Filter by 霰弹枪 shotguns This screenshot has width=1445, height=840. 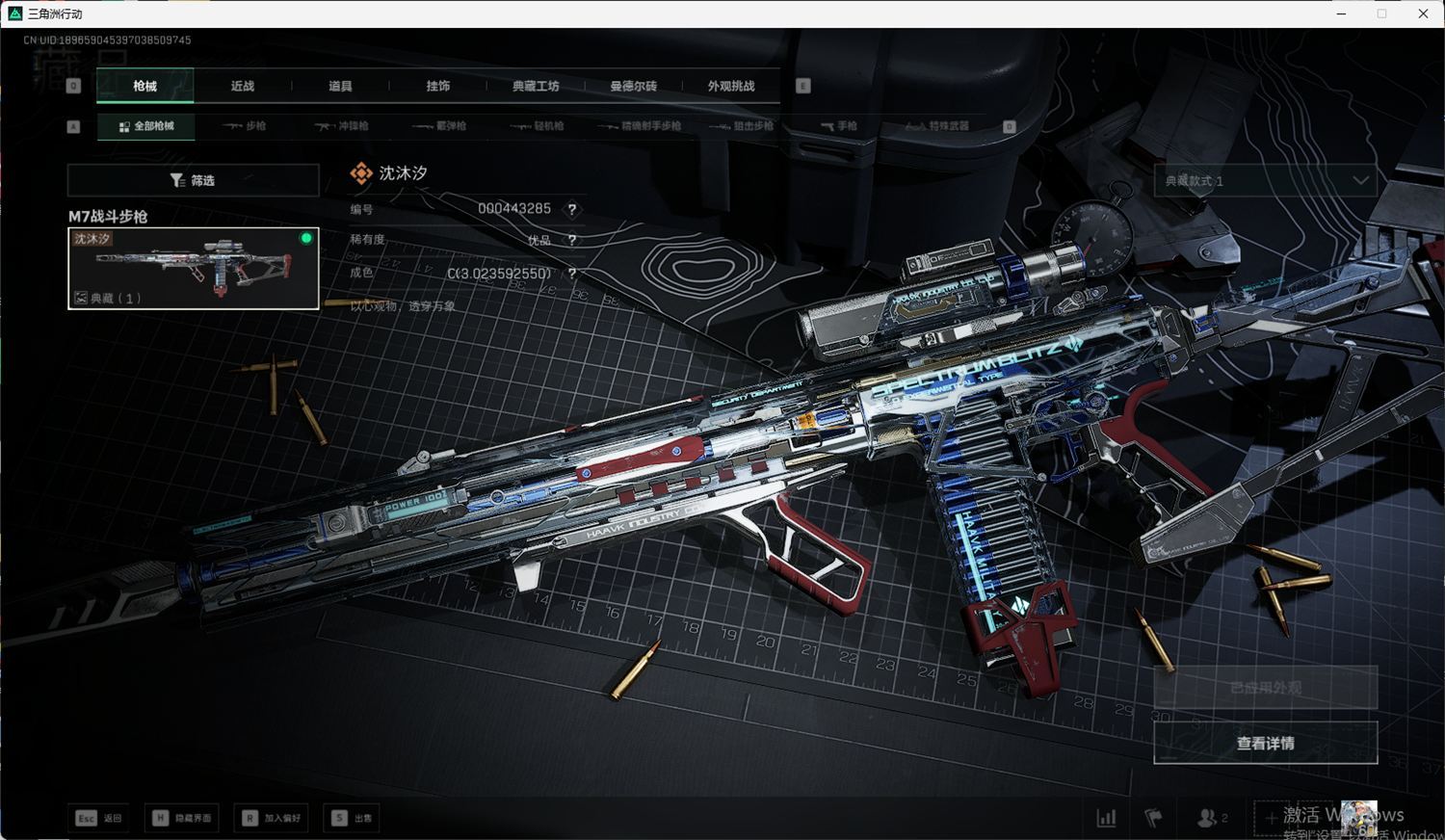click(x=439, y=126)
